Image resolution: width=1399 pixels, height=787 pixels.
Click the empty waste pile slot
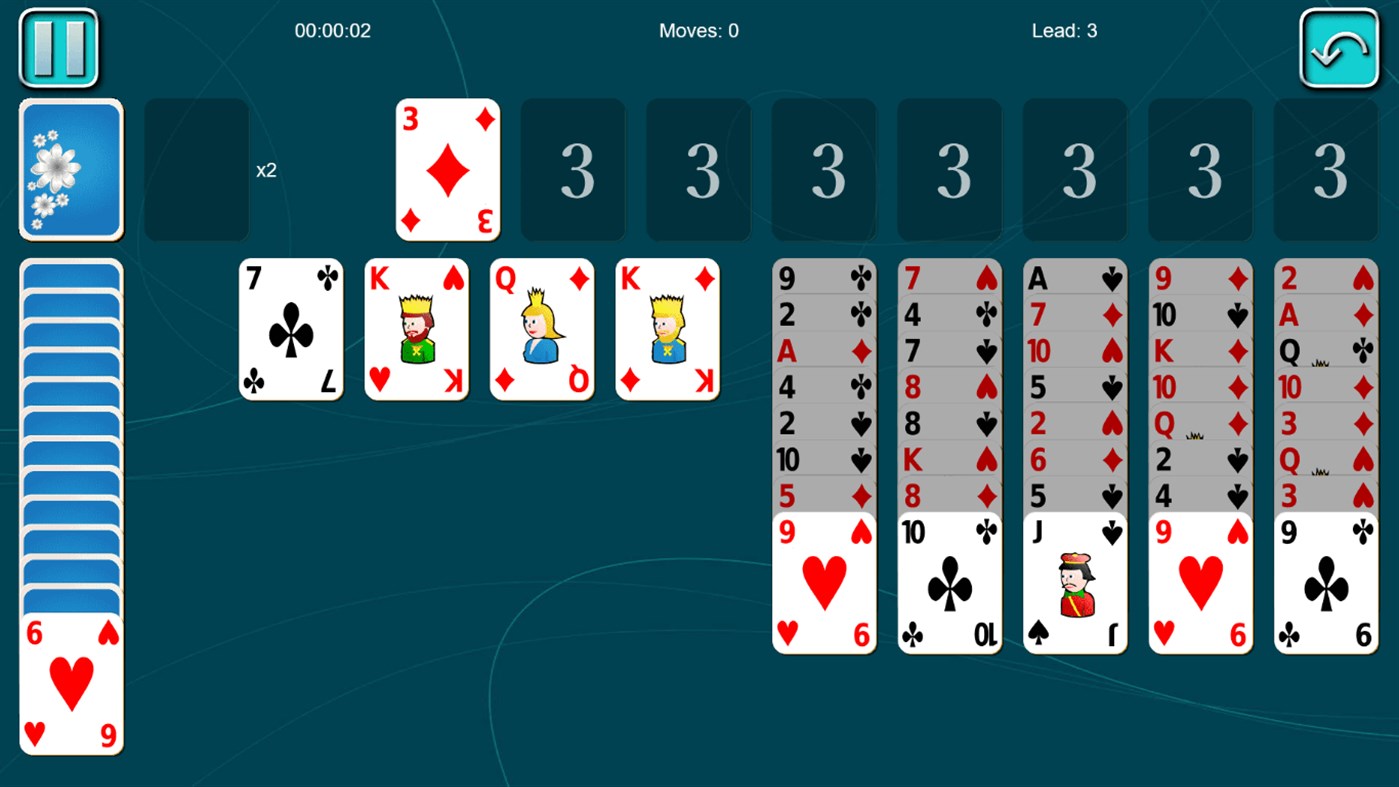[196, 168]
